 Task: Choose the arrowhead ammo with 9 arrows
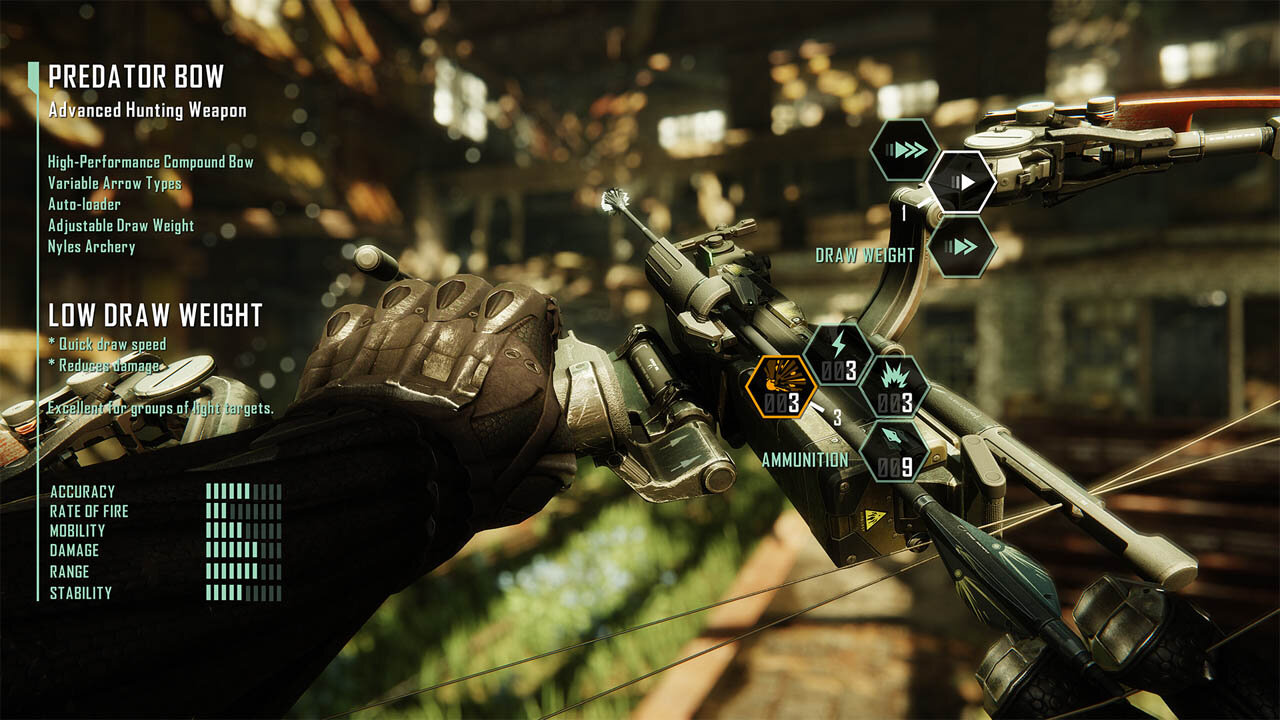click(894, 450)
